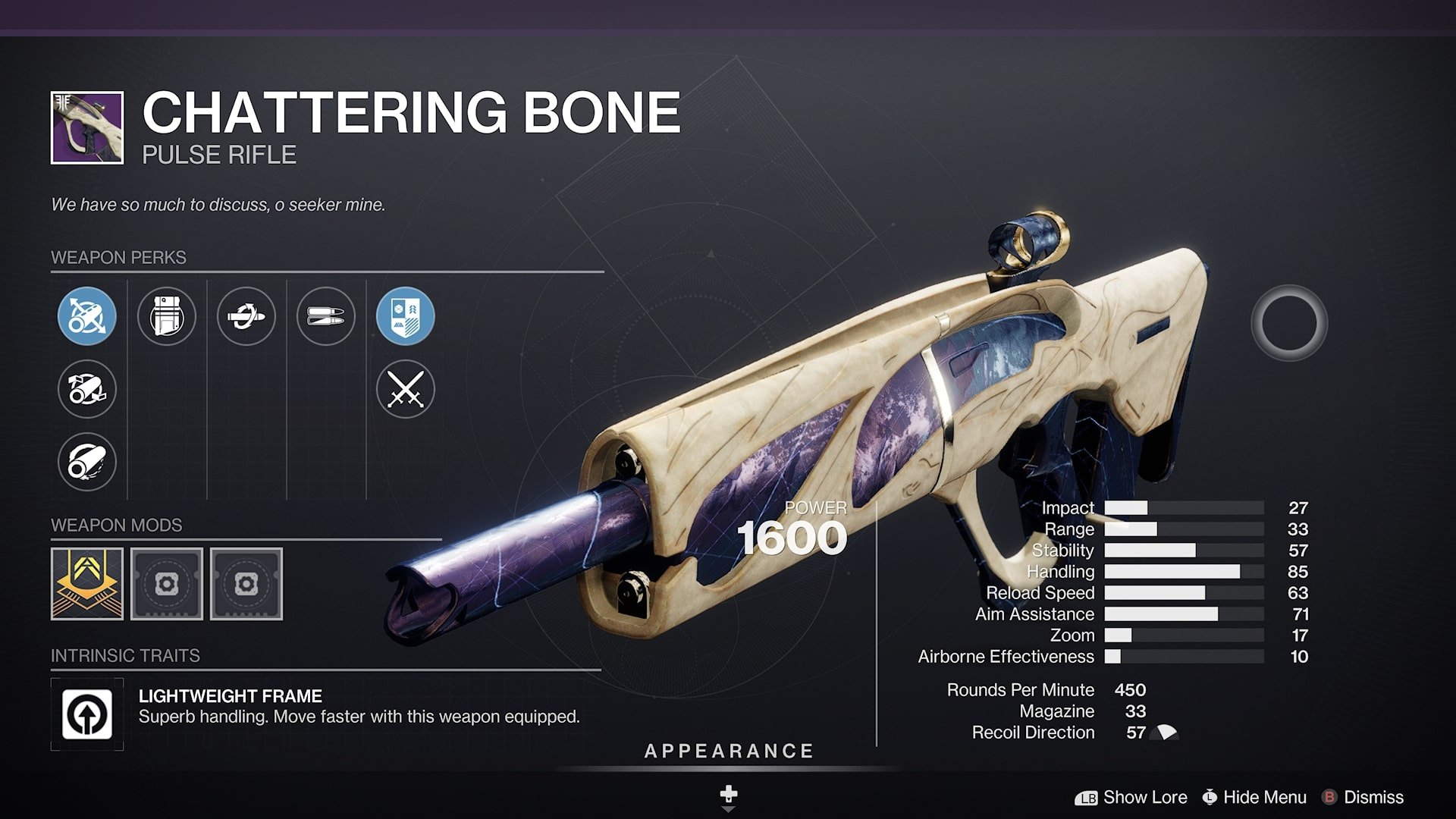Select the first highlighted barrel perk
This screenshot has height=819, width=1456.
pyautogui.click(x=86, y=318)
